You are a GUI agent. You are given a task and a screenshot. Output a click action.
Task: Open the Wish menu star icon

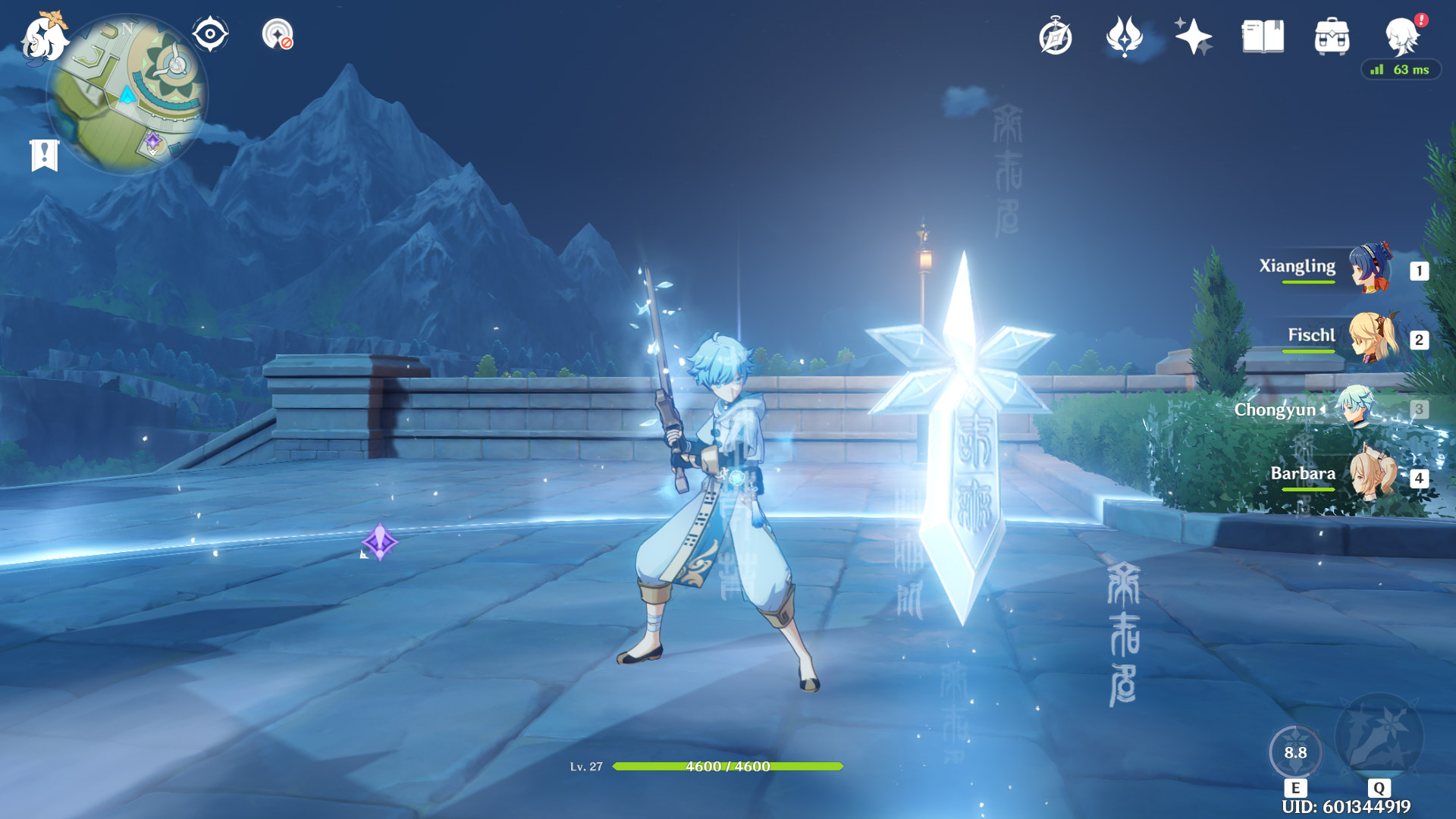pyautogui.click(x=1193, y=34)
